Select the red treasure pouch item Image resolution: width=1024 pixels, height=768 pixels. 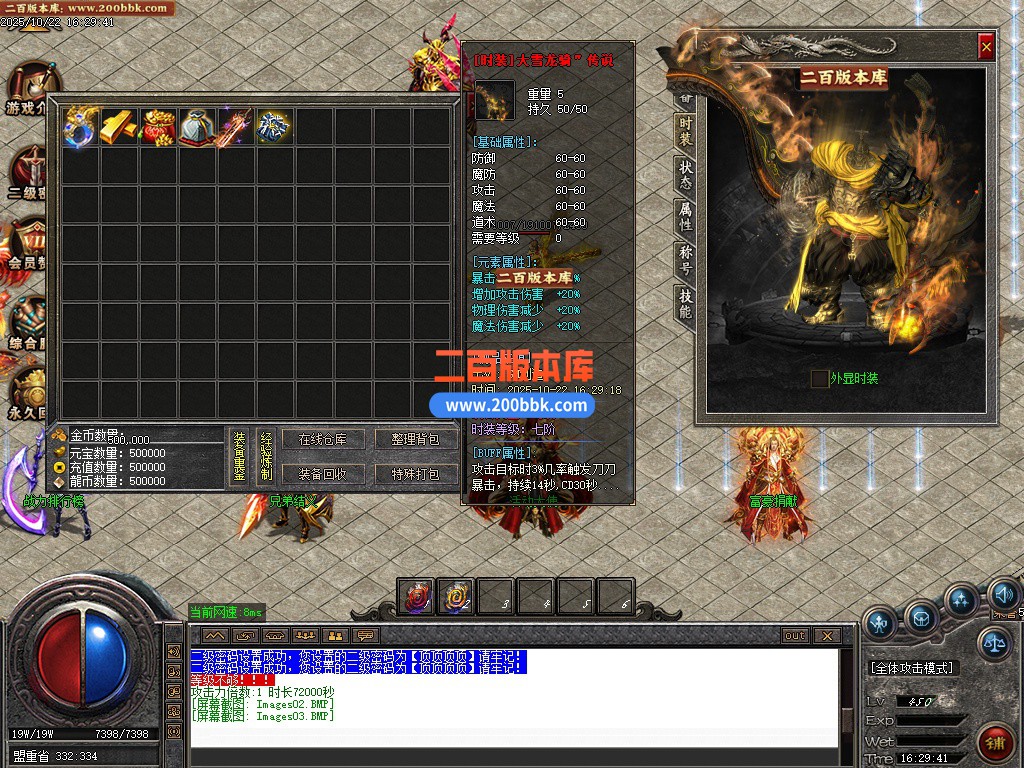click(x=158, y=127)
